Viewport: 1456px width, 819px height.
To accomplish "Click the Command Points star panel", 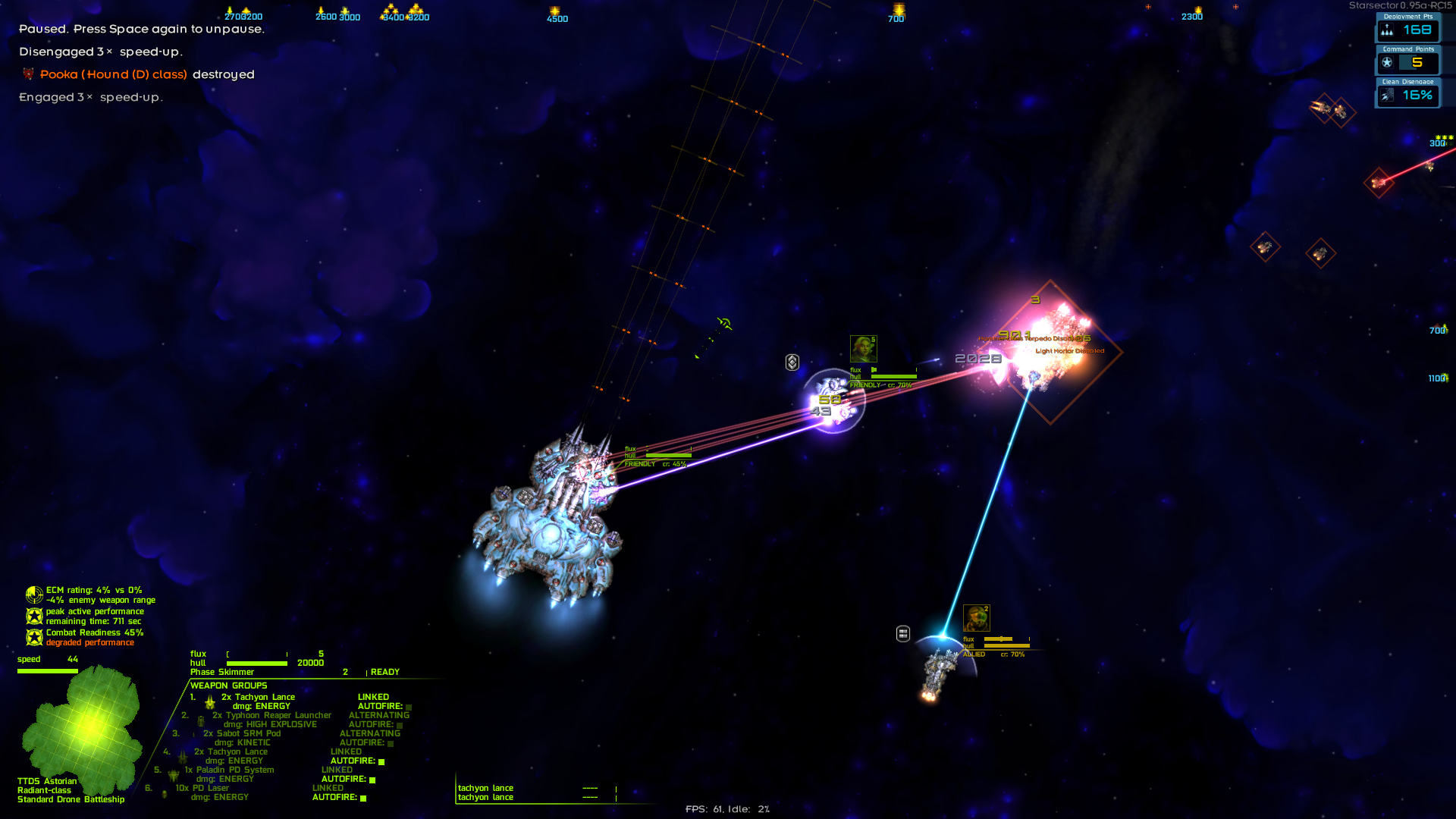I will coord(1407,62).
